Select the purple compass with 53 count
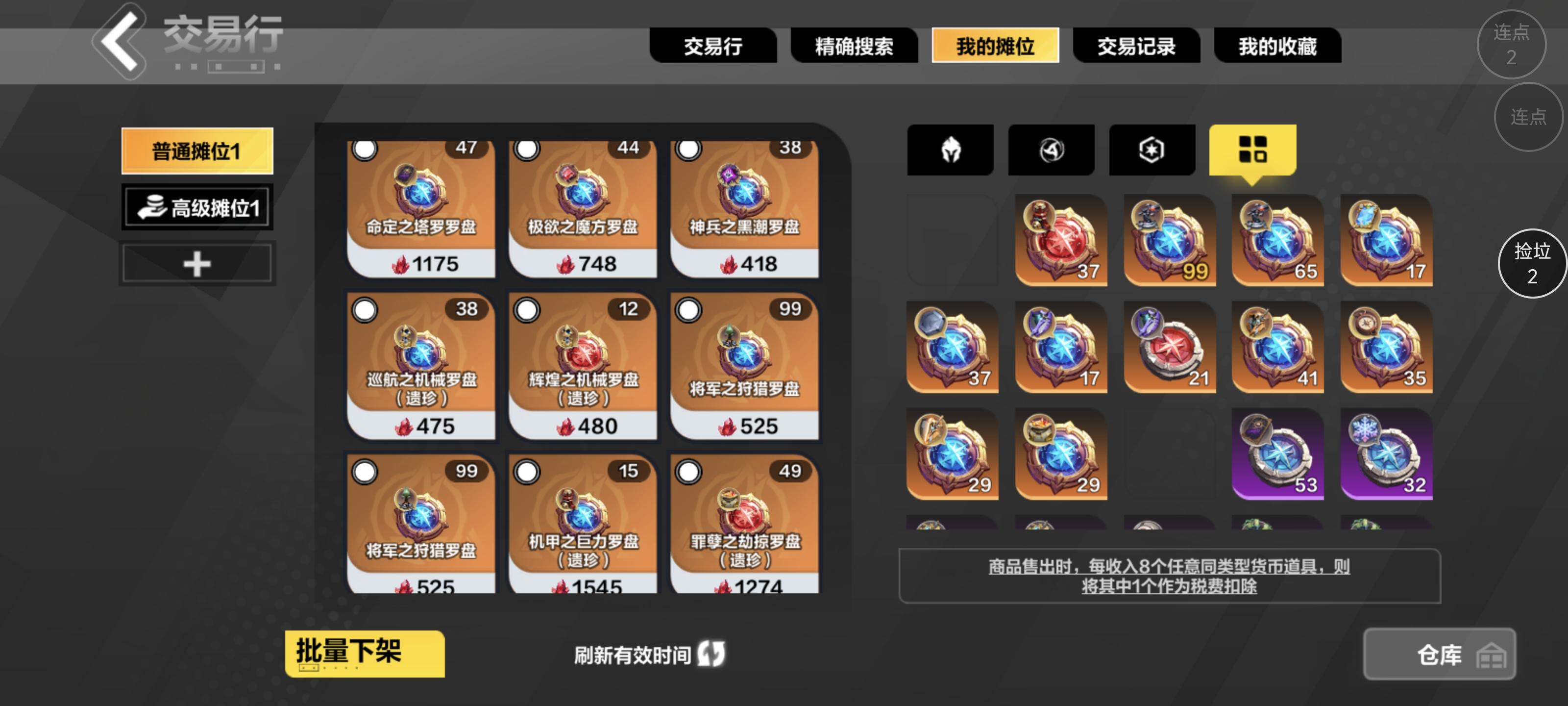 tap(1277, 454)
